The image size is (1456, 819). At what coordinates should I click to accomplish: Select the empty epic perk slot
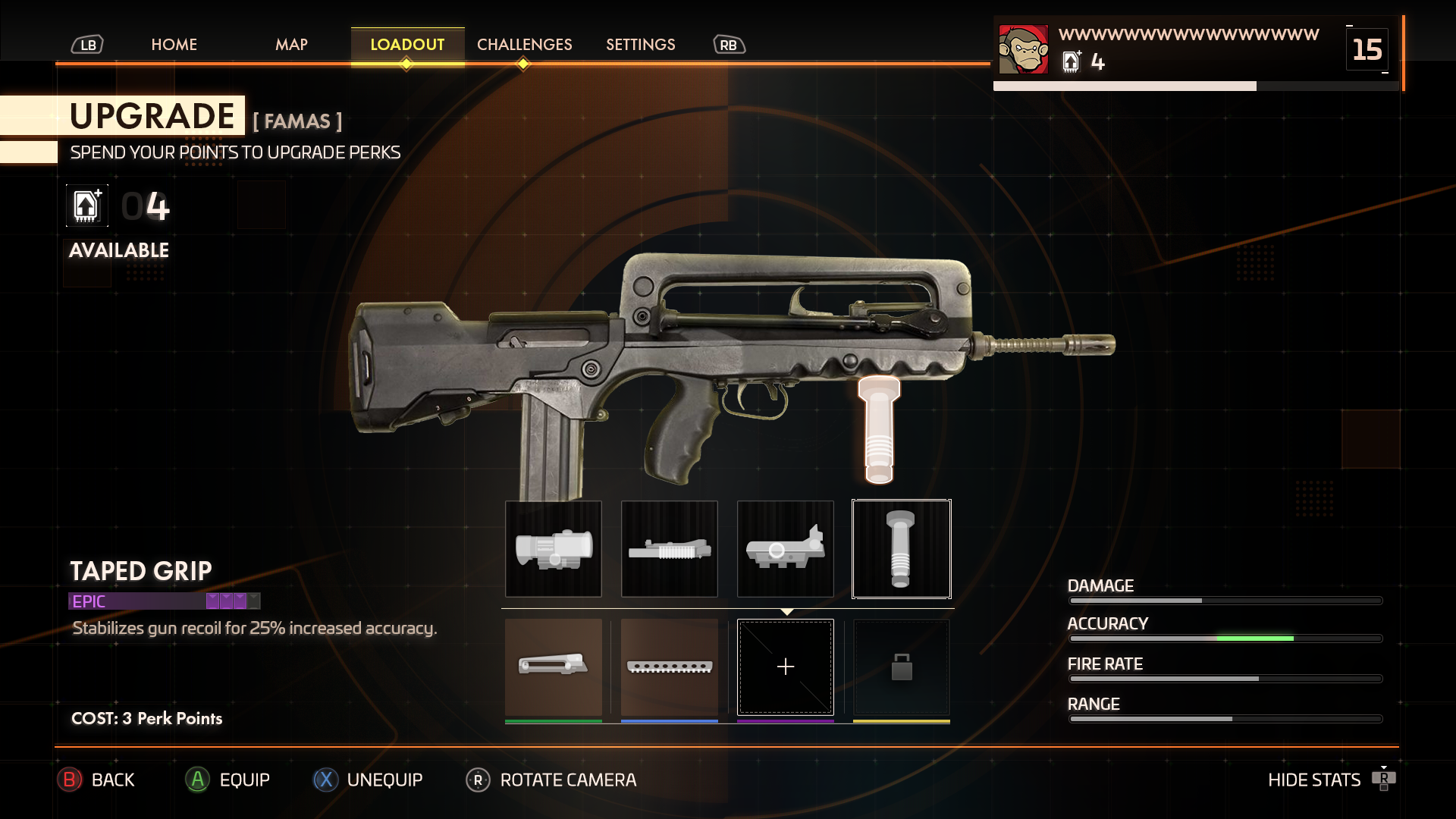[786, 667]
